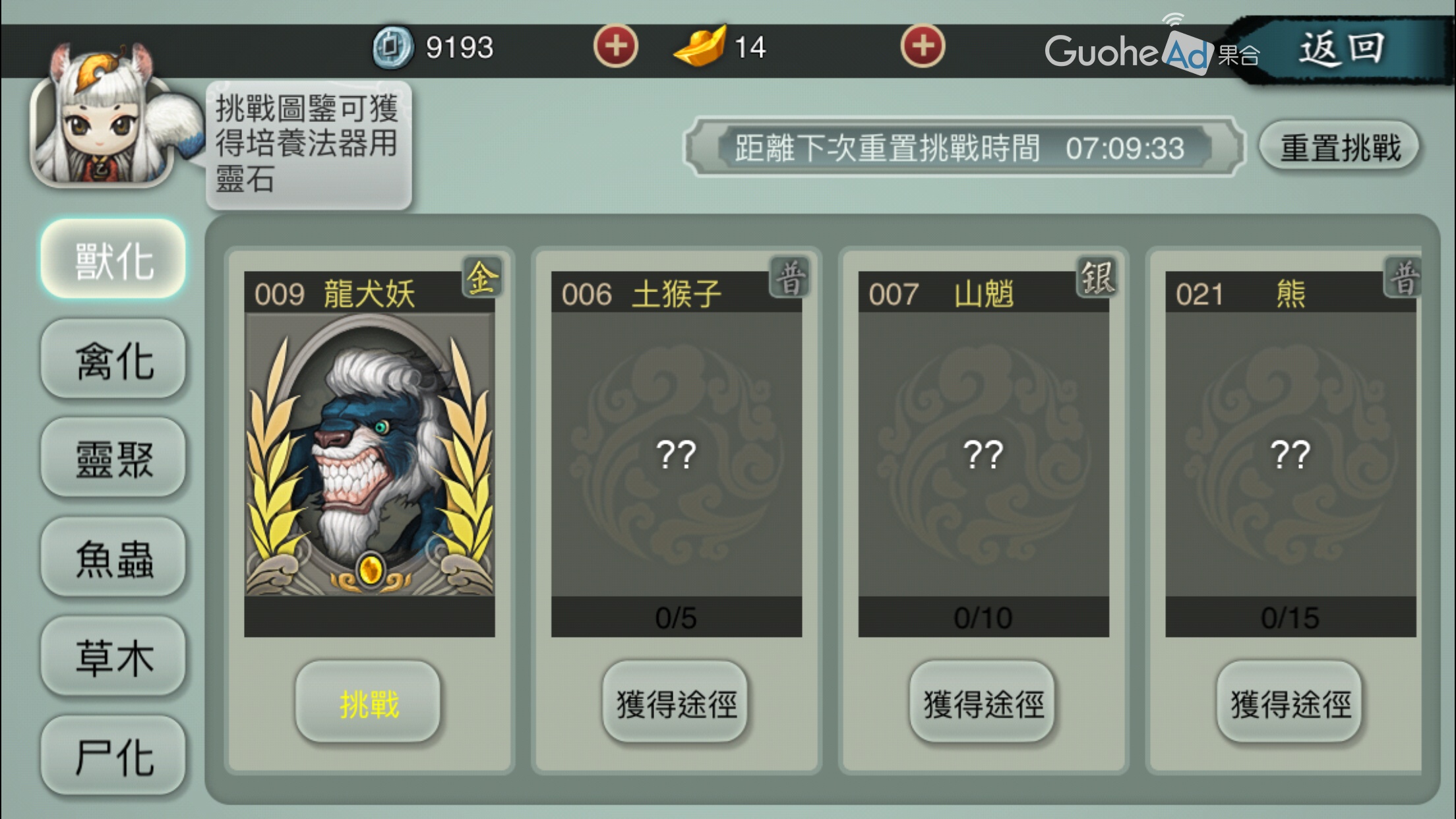
Task: Tap 挑戰 to challenge 龍犬妖
Action: click(x=367, y=703)
